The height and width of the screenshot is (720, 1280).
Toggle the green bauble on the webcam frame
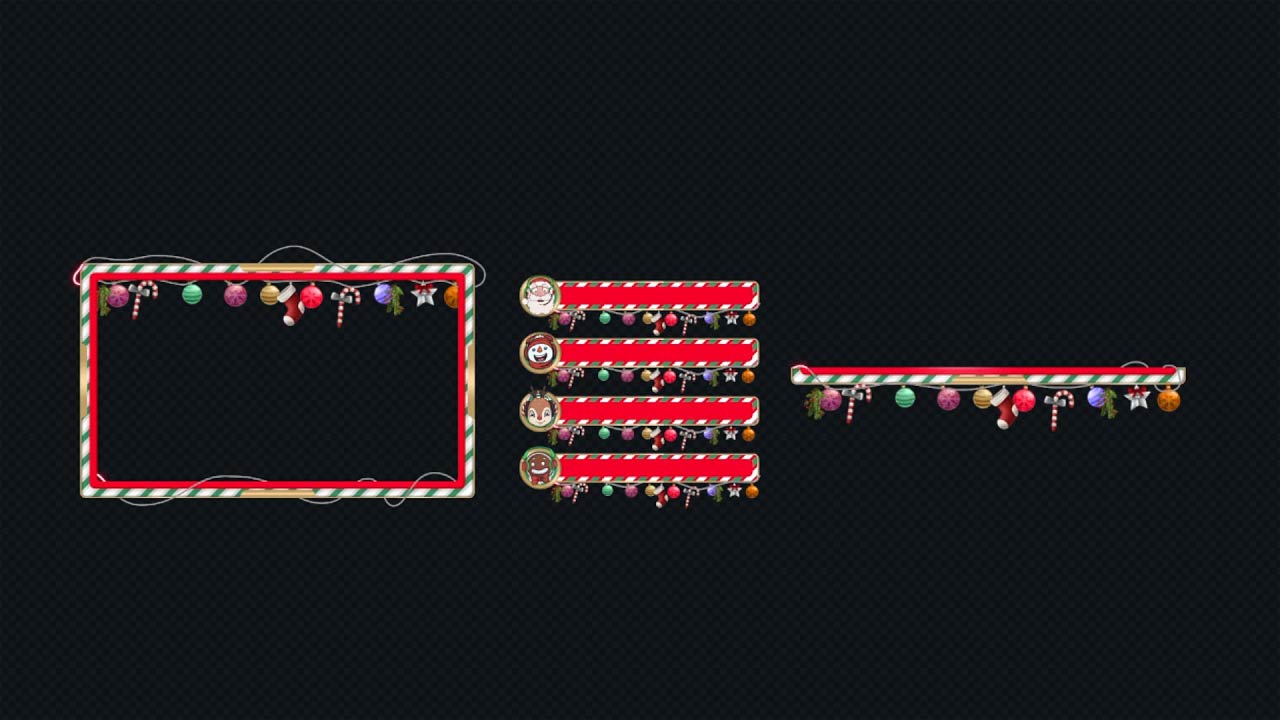tap(194, 295)
